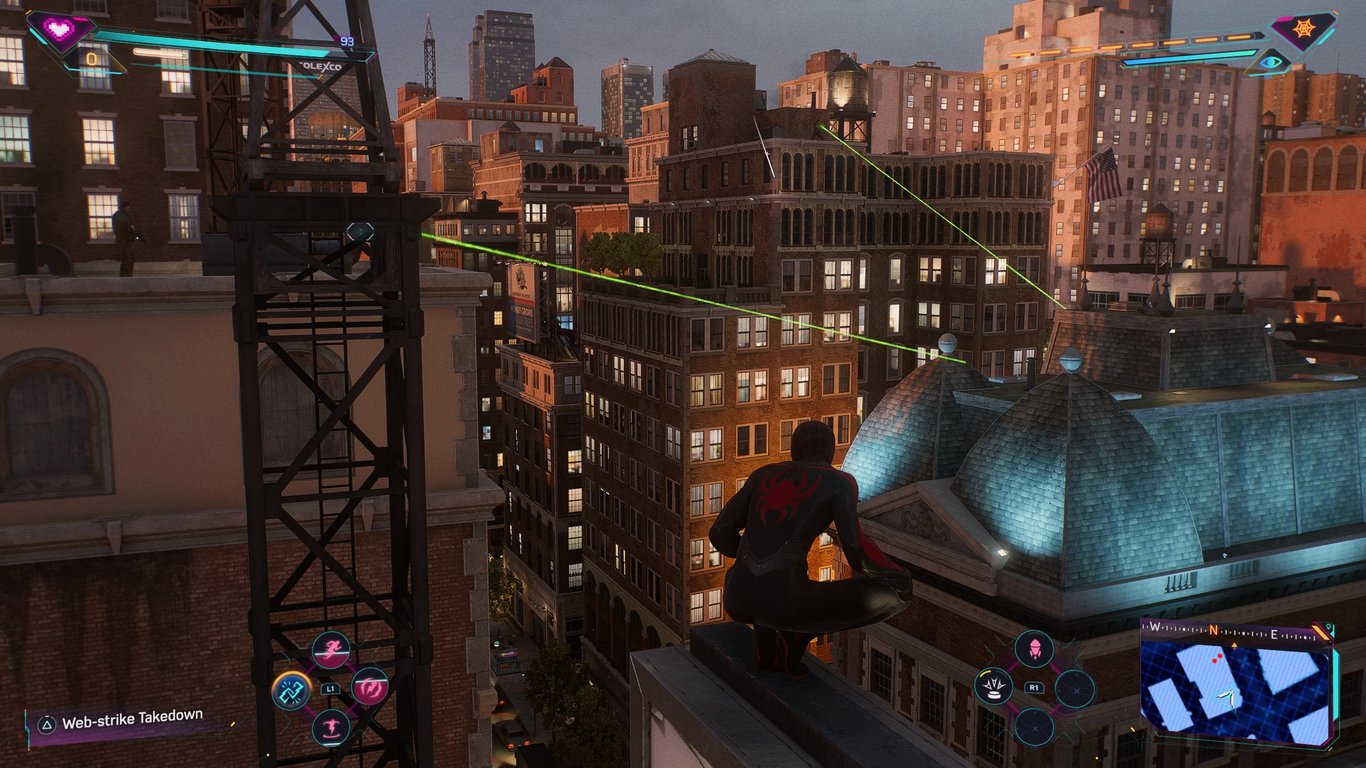This screenshot has height=768, width=1366.
Task: Trigger the swirling lightning bolt ability
Action: click(x=370, y=687)
